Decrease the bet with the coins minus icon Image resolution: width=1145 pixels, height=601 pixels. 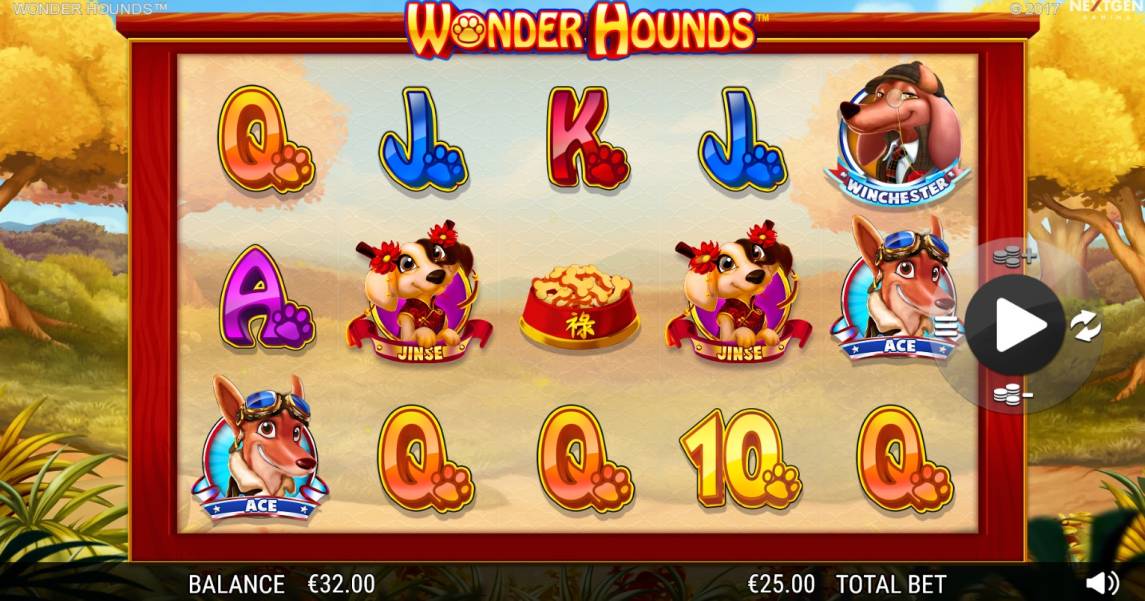(1013, 395)
